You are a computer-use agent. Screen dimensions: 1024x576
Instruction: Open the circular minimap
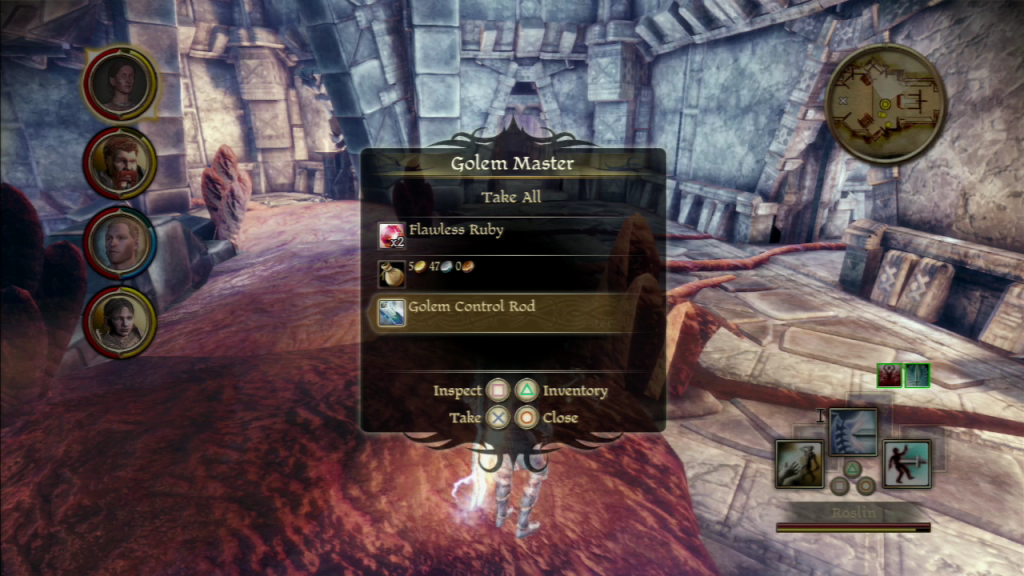pos(886,103)
